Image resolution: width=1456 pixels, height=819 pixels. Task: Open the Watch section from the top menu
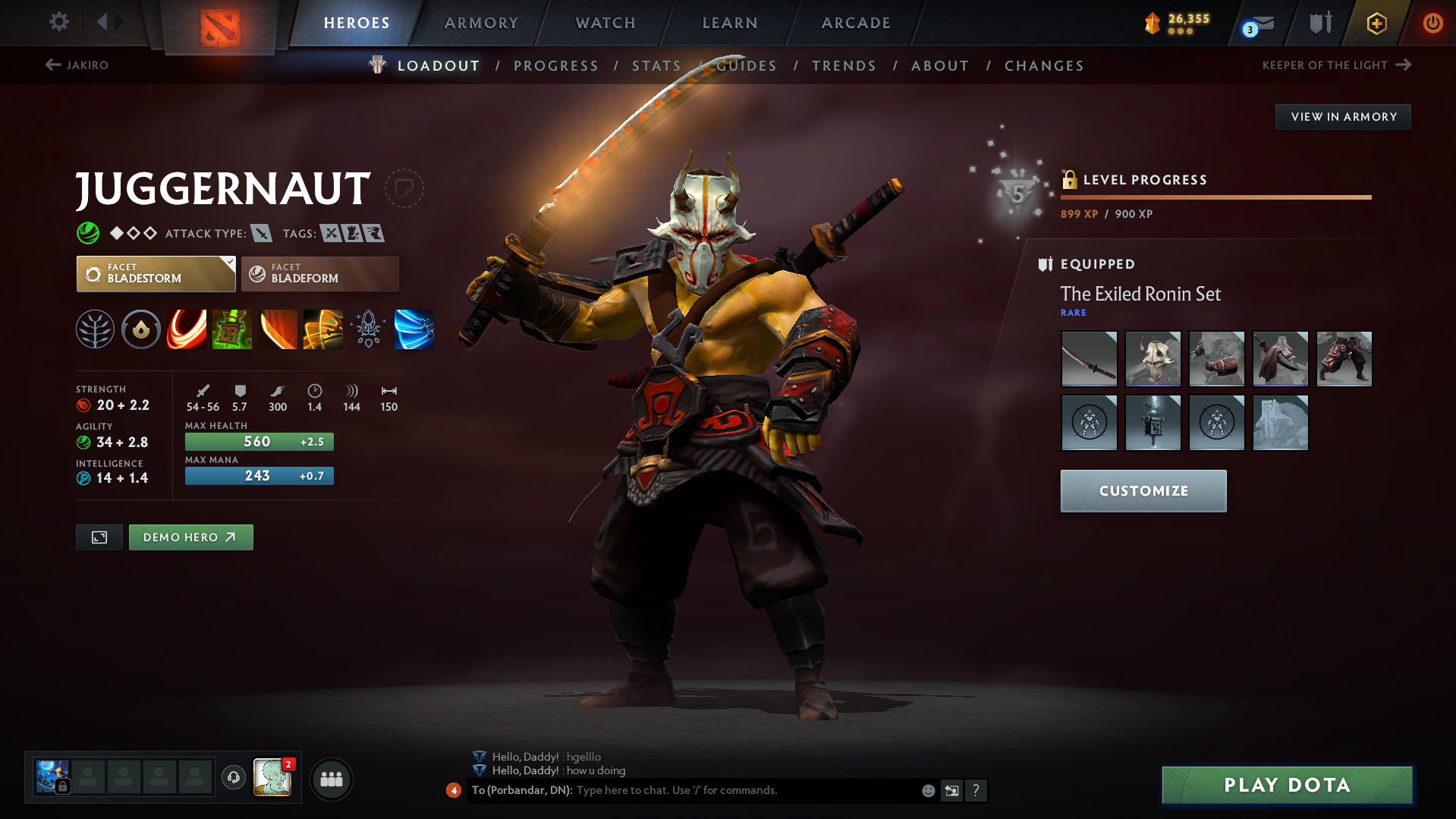[605, 23]
